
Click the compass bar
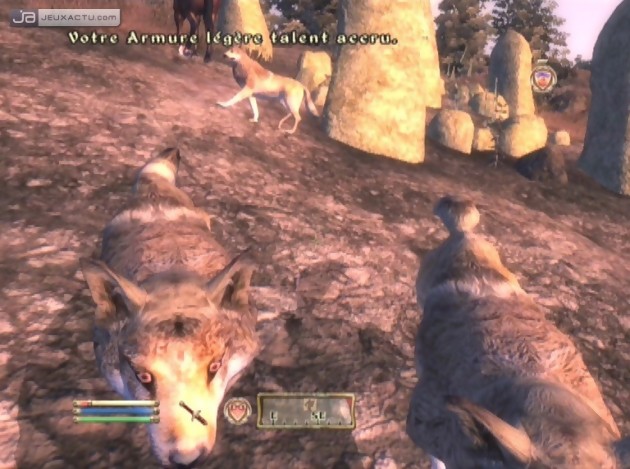pos(306,410)
